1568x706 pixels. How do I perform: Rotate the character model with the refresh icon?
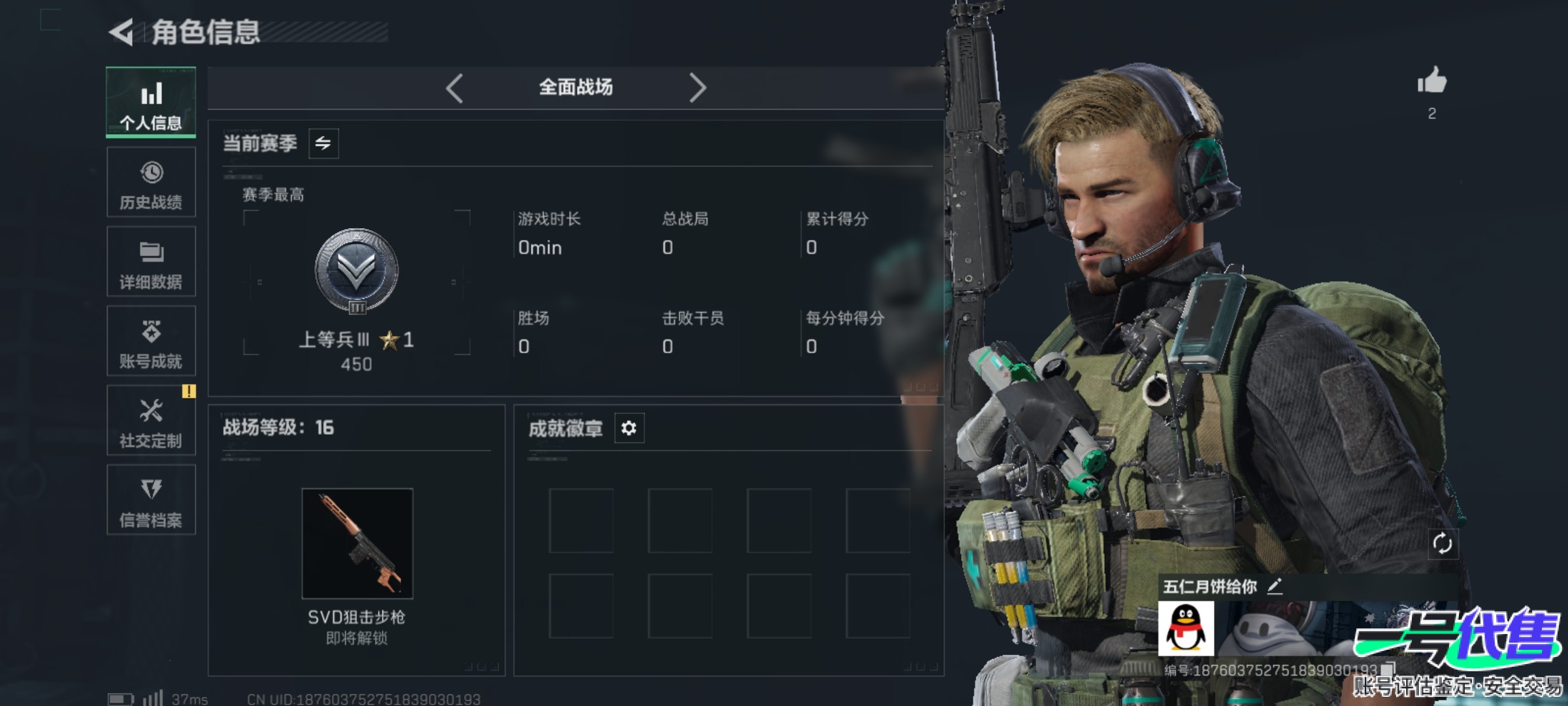1442,543
